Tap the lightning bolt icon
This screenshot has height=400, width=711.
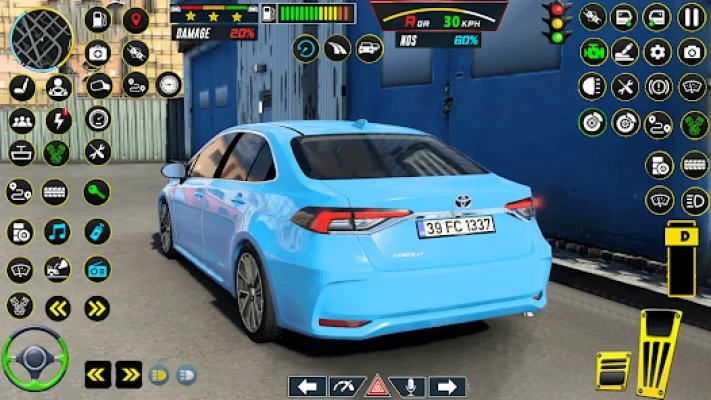[x=58, y=120]
